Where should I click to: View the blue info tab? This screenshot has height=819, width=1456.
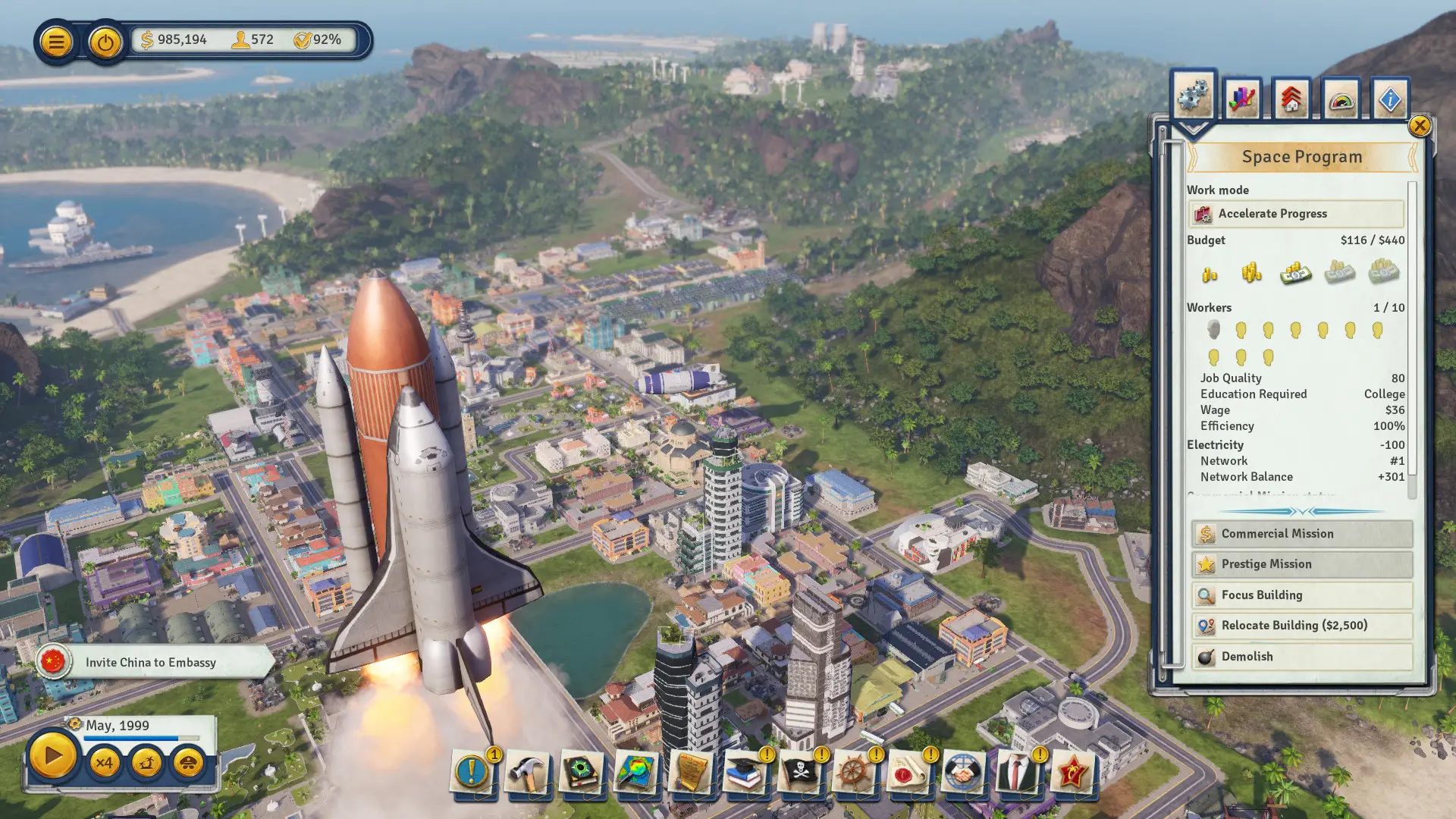pos(1390,99)
